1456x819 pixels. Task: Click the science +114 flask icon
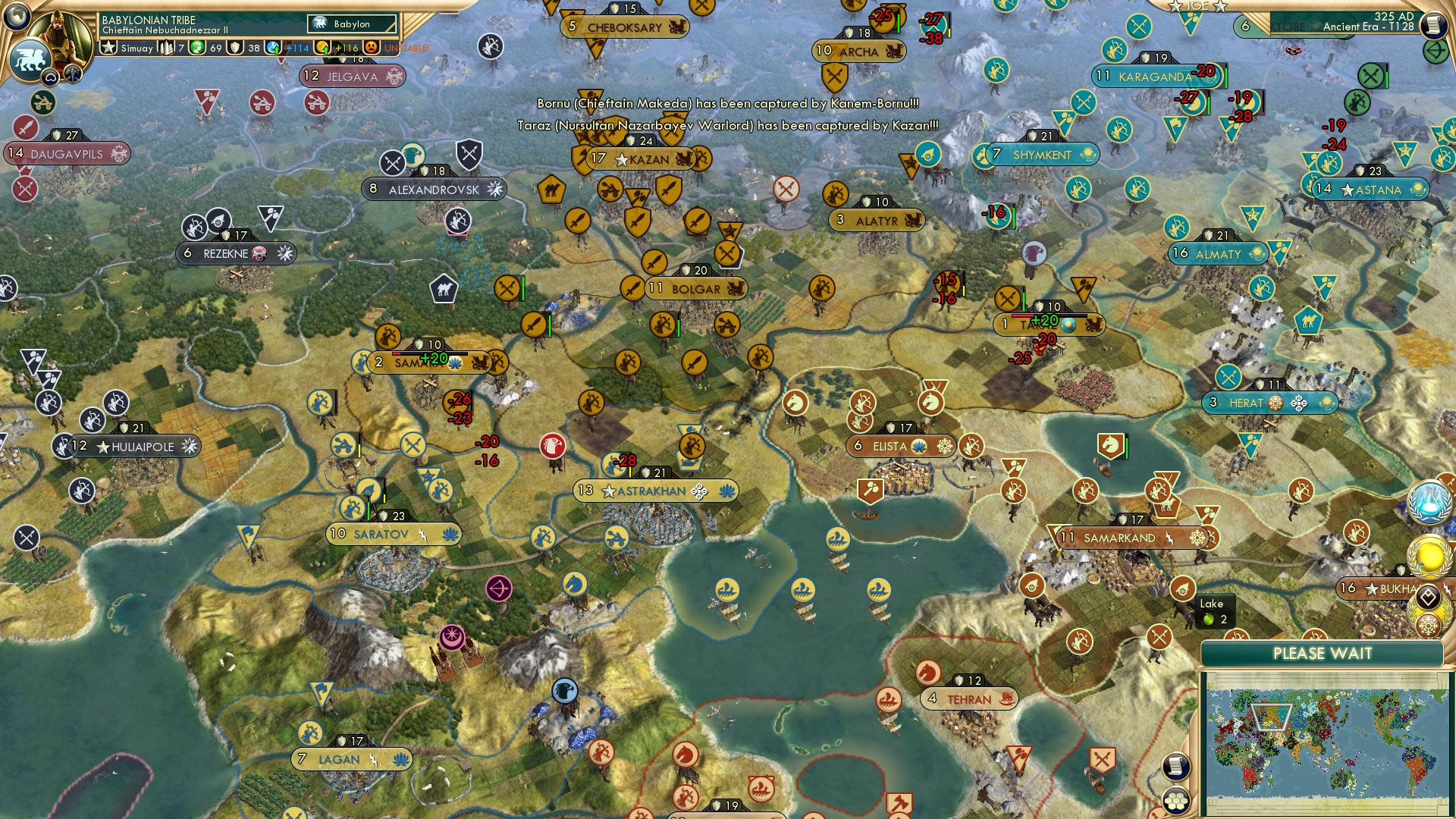point(273,47)
